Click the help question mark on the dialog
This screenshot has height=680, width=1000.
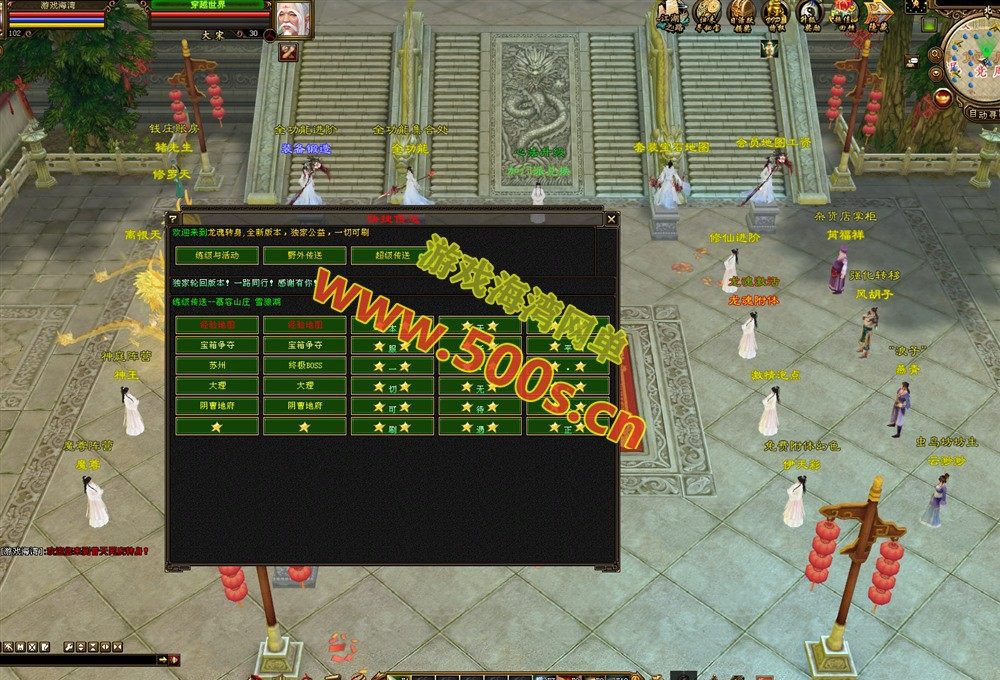172,218
